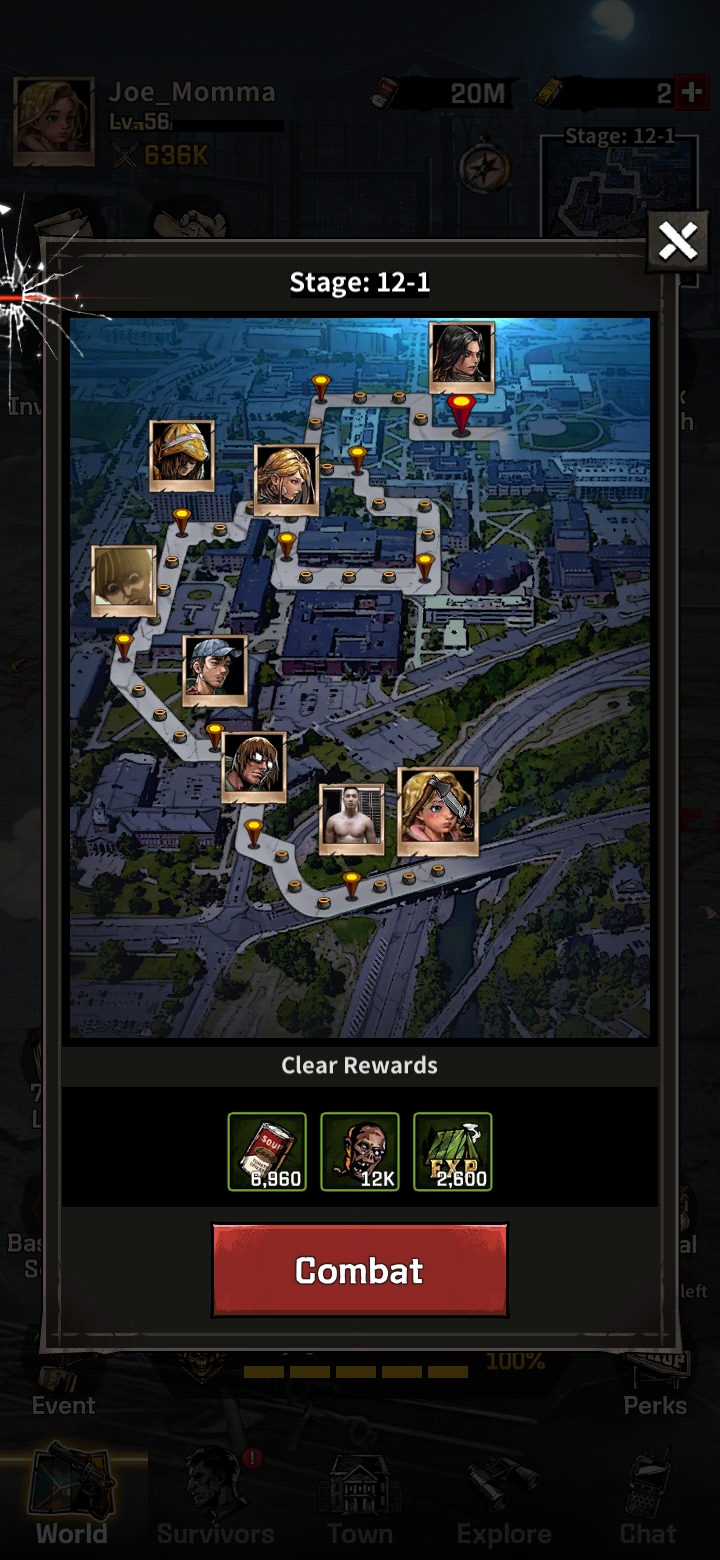Select the capped boy portrait on map
The height and width of the screenshot is (1560, 720).
click(x=215, y=669)
